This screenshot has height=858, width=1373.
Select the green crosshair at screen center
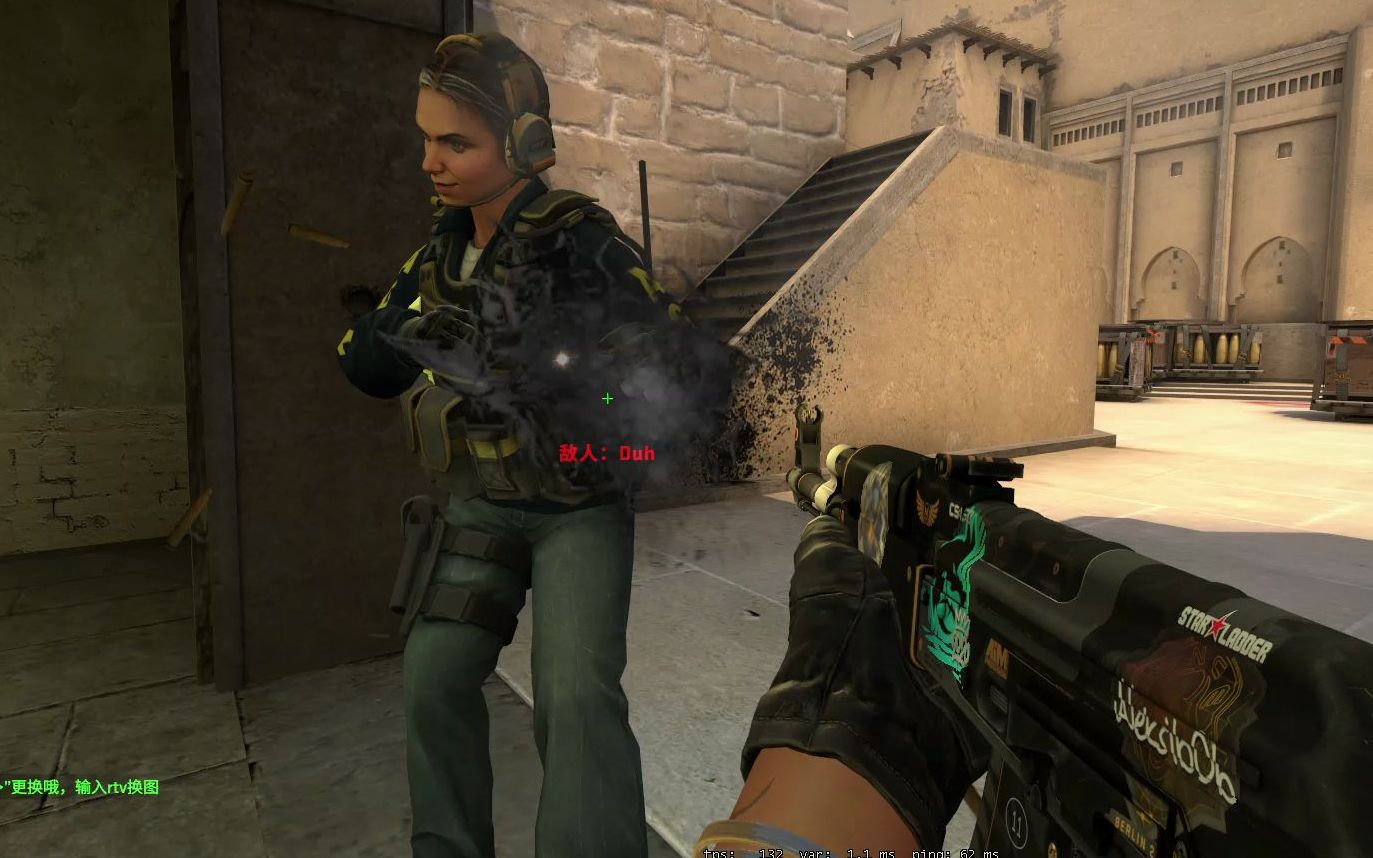point(607,399)
